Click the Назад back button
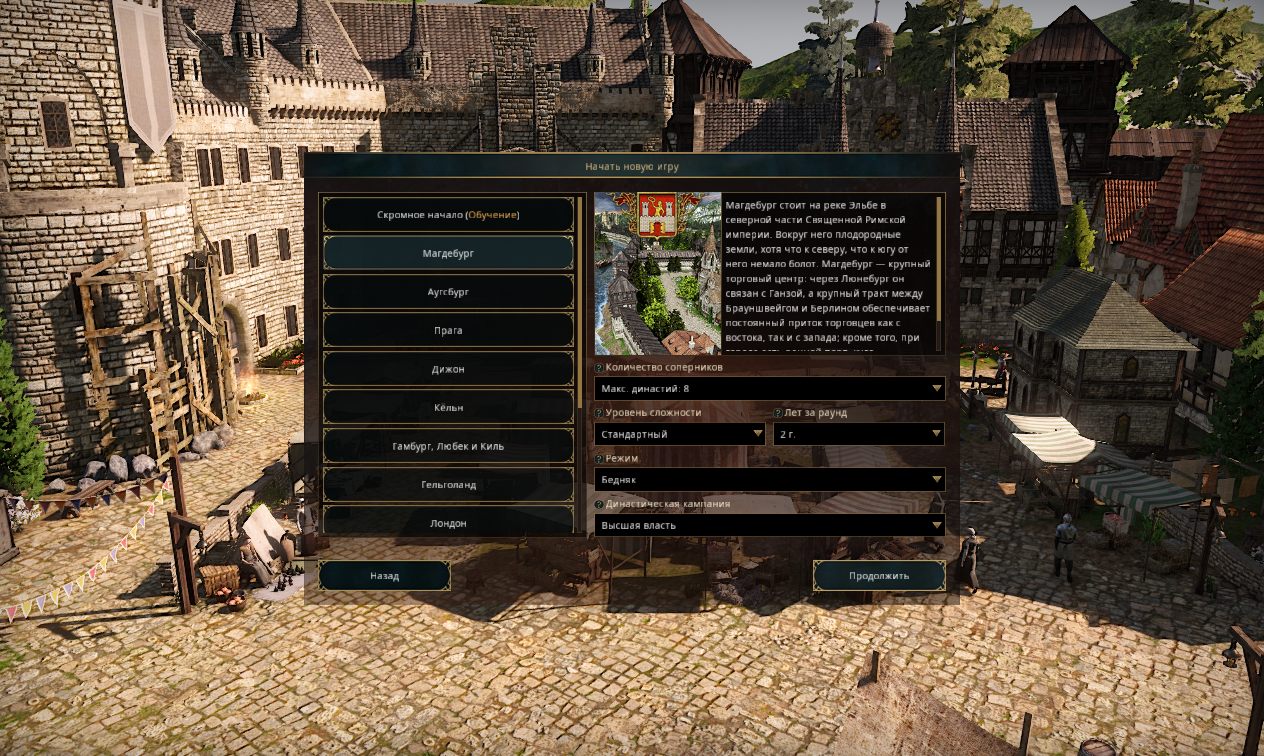This screenshot has height=756, width=1264. (384, 576)
